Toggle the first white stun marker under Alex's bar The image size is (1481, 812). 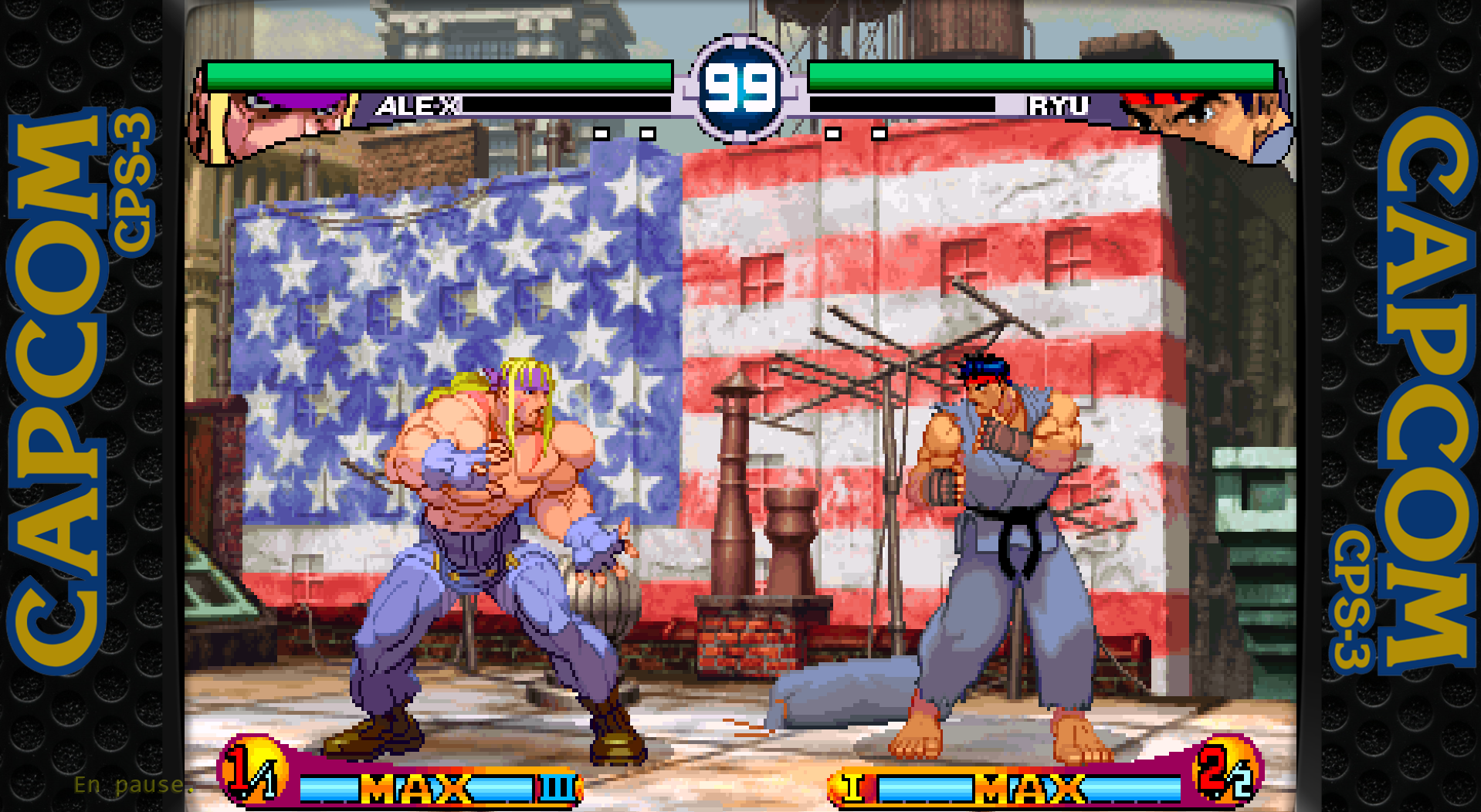600,134
